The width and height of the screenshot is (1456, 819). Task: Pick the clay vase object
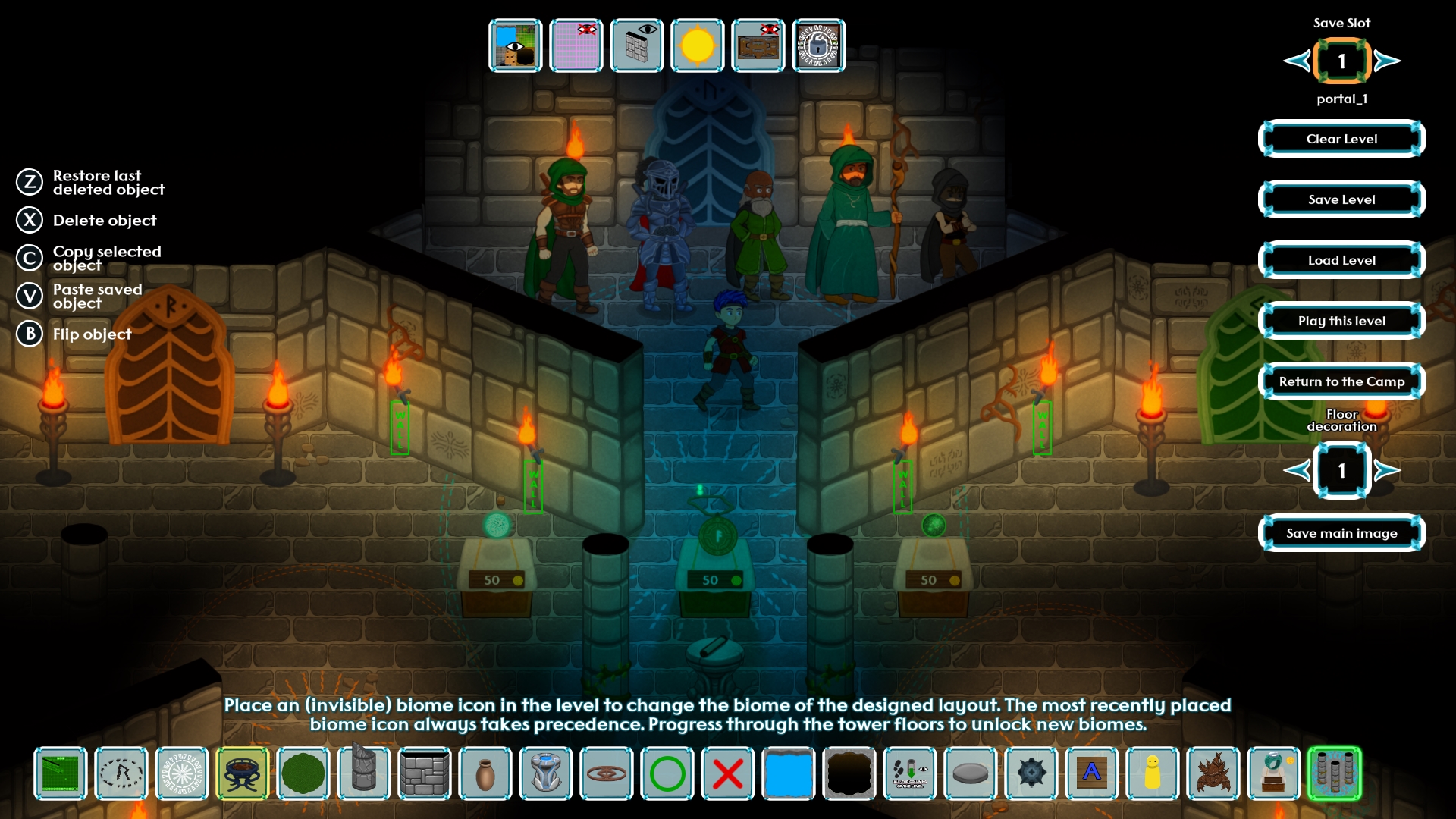pyautogui.click(x=485, y=773)
